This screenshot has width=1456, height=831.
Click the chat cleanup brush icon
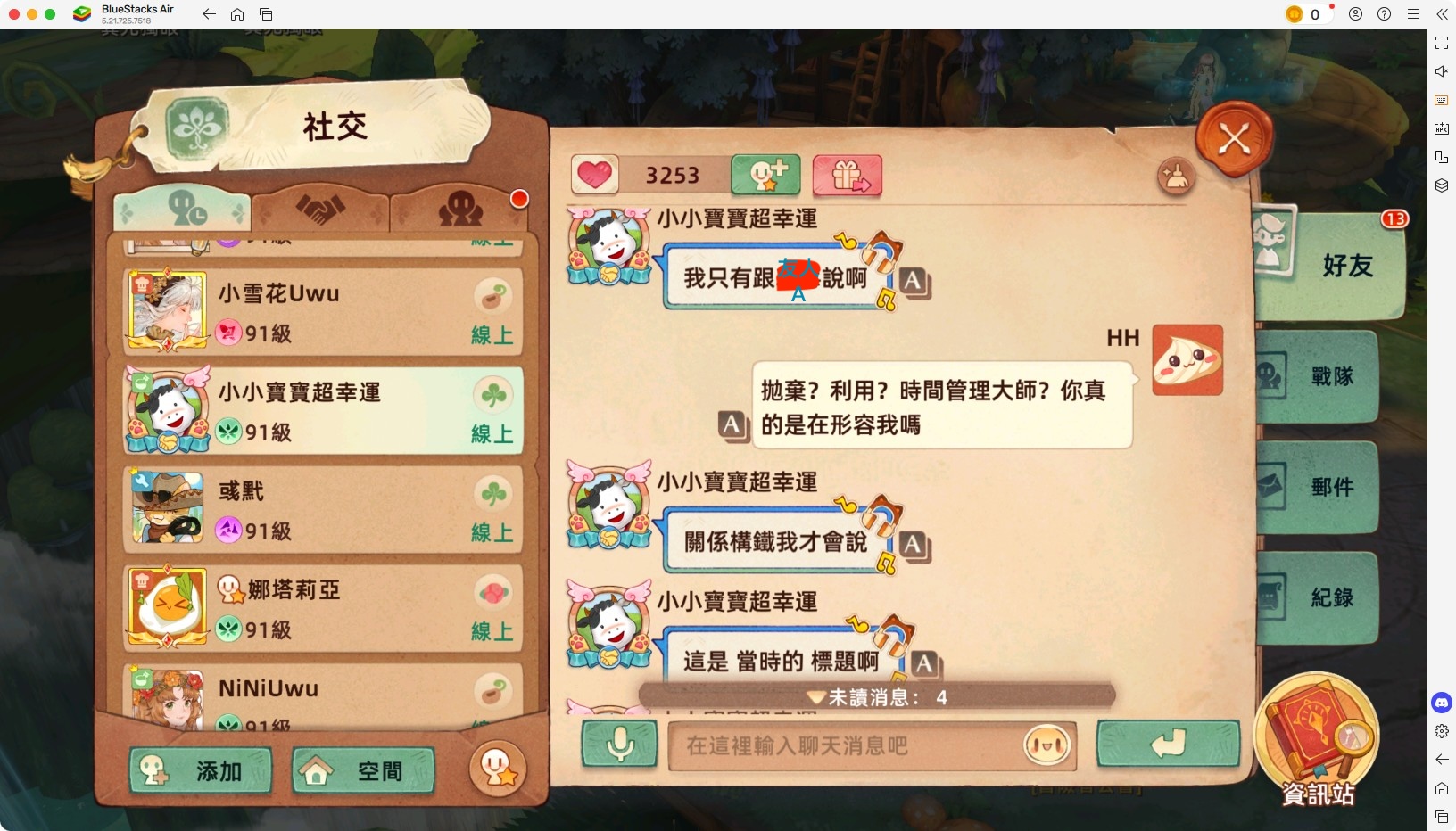(1176, 177)
